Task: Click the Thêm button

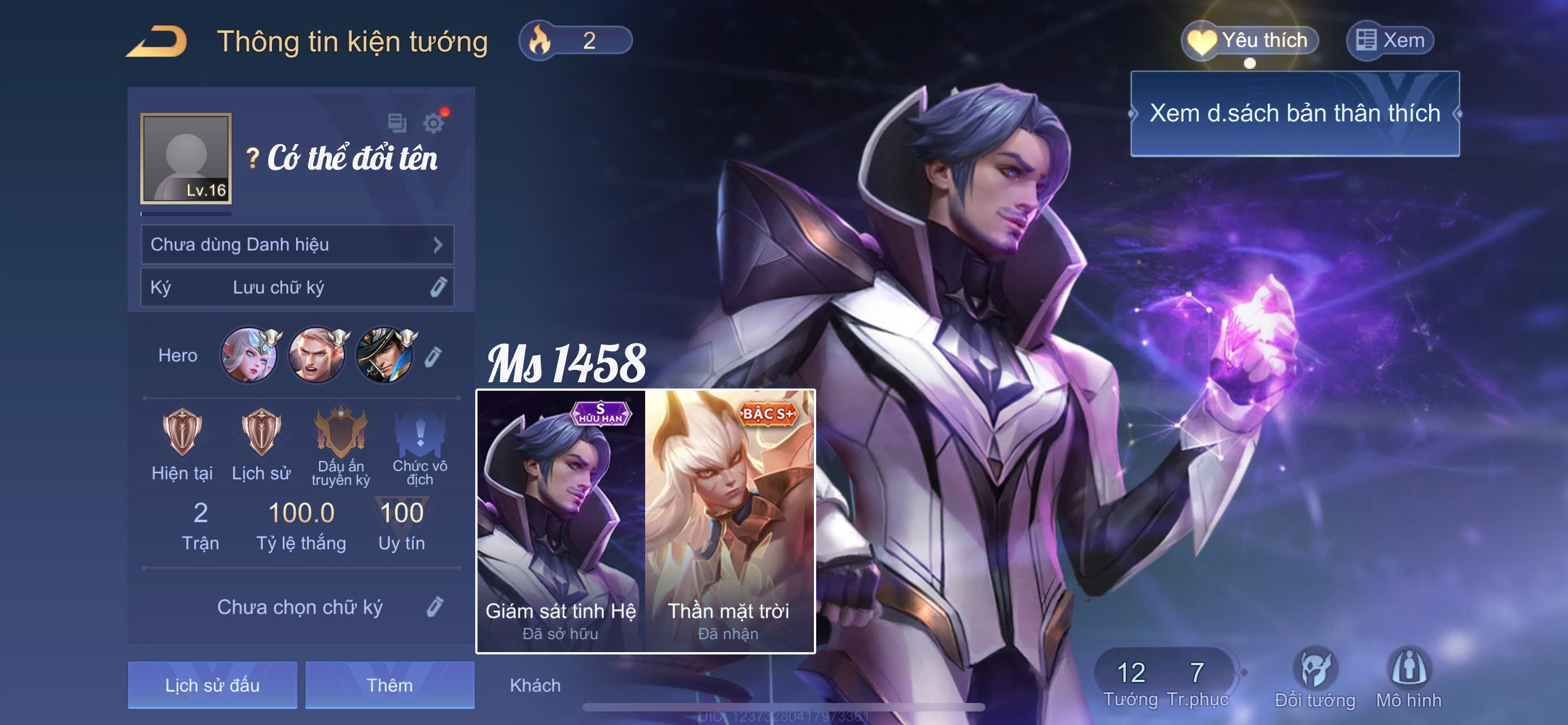Action: (389, 685)
